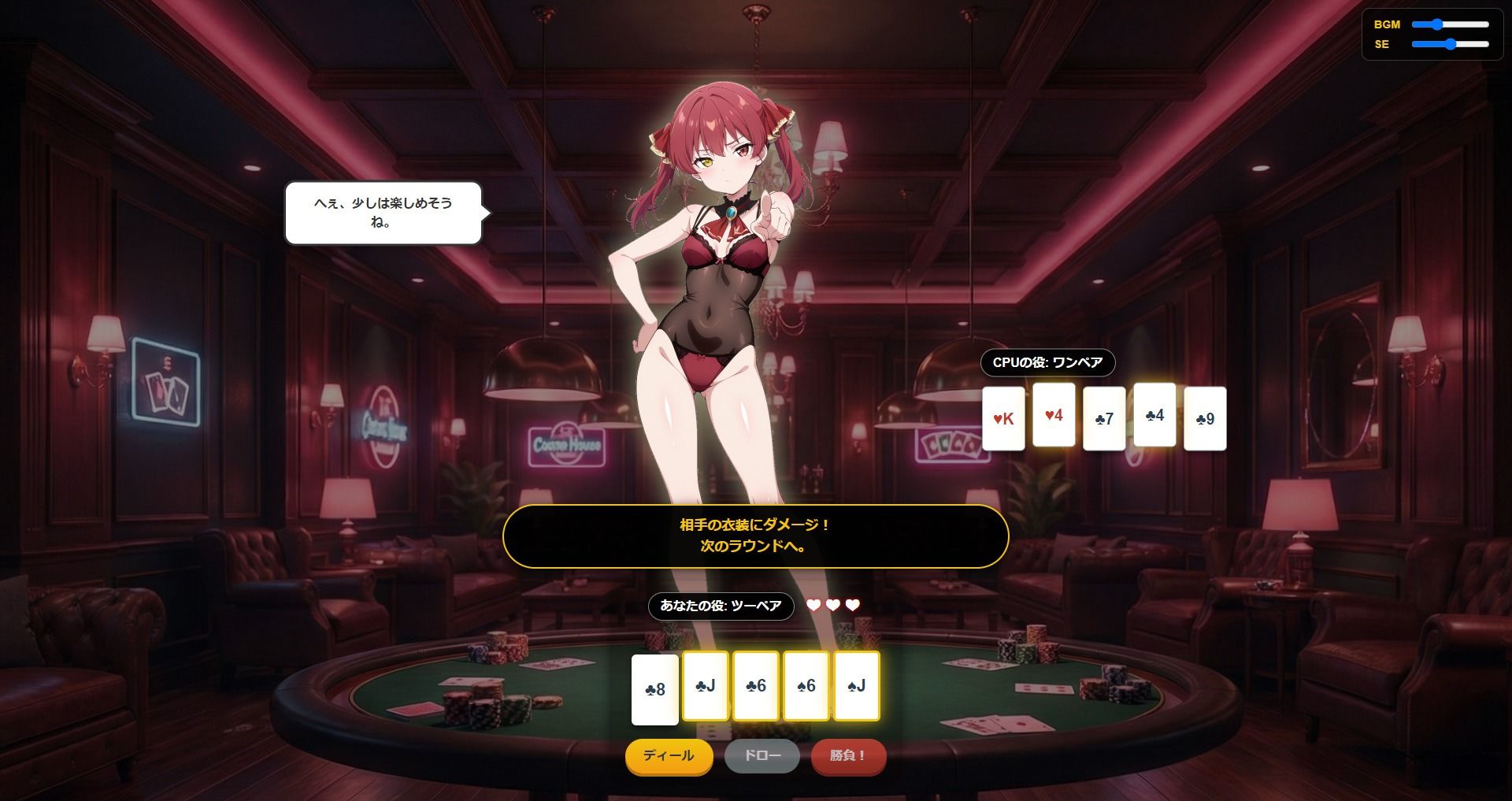Click the CPU's ♥K card

[1003, 418]
